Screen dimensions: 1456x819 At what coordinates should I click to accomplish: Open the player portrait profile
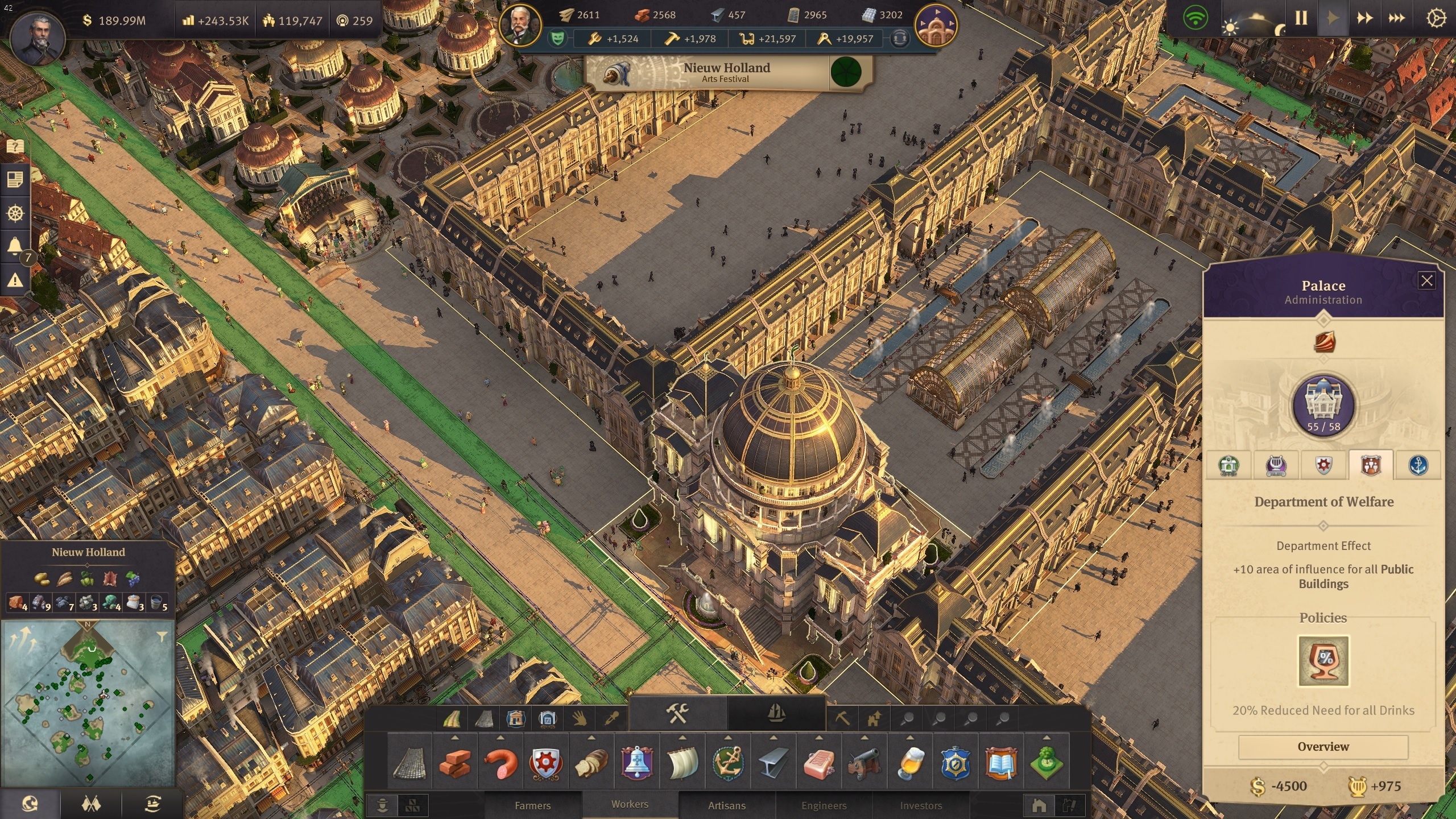click(x=38, y=38)
